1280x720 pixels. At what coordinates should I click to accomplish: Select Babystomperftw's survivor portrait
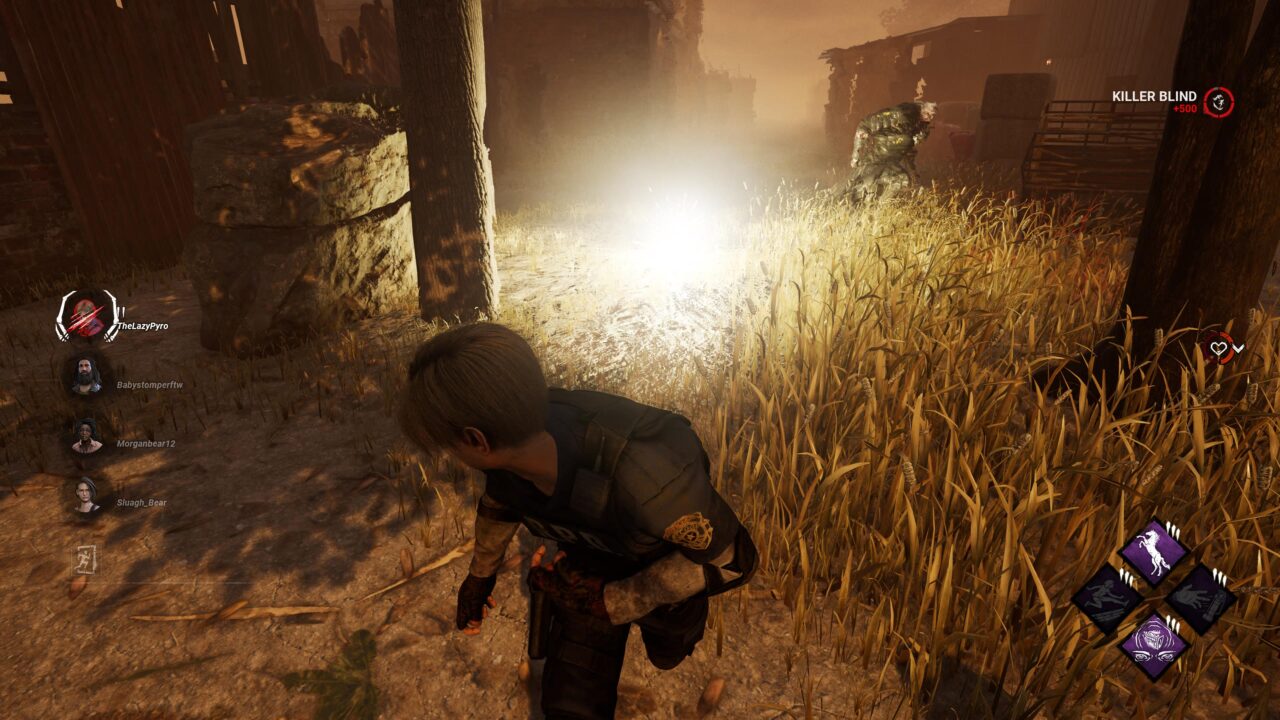(86, 376)
